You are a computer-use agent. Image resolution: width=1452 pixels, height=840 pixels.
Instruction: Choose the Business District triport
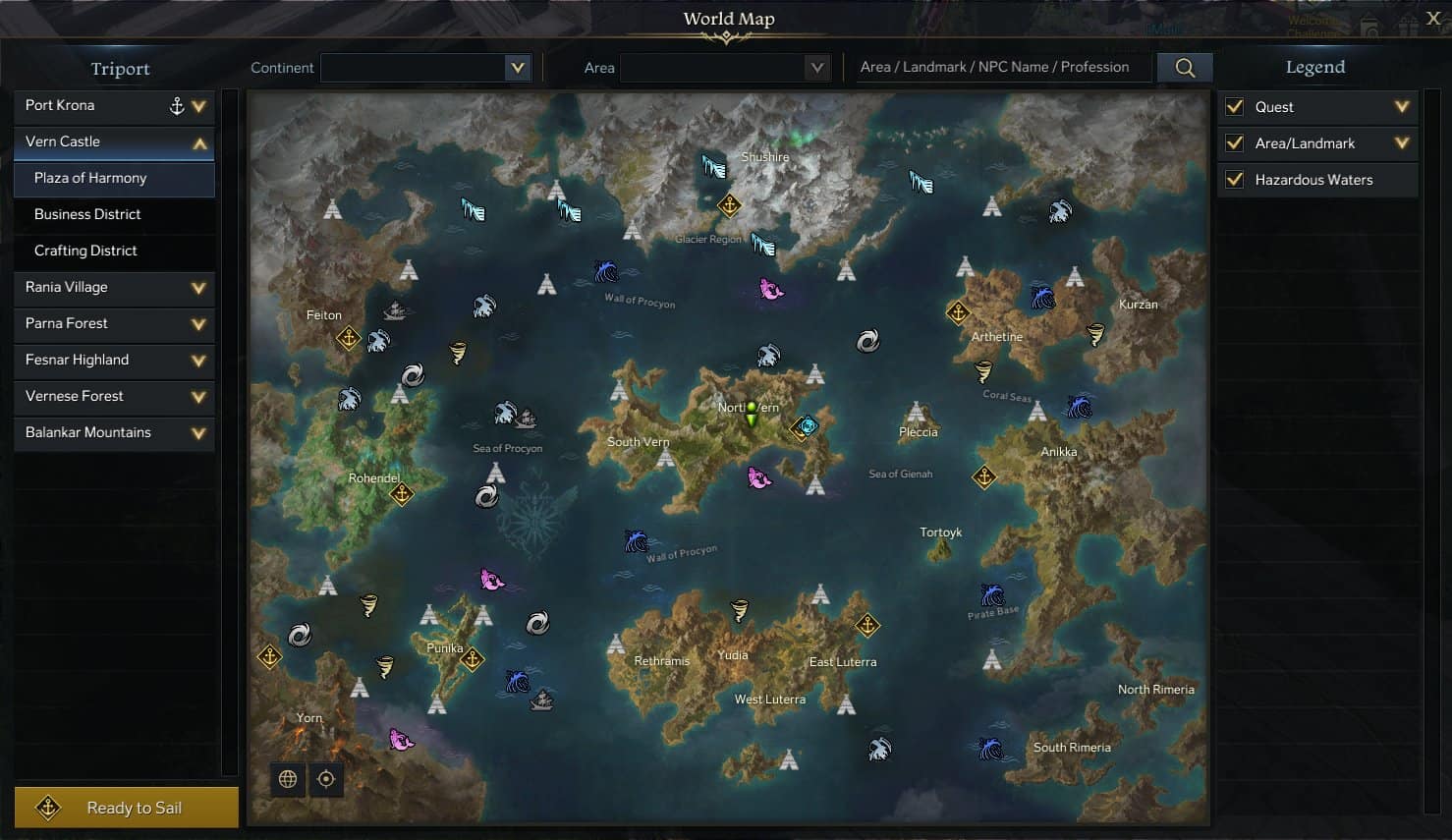(114, 214)
